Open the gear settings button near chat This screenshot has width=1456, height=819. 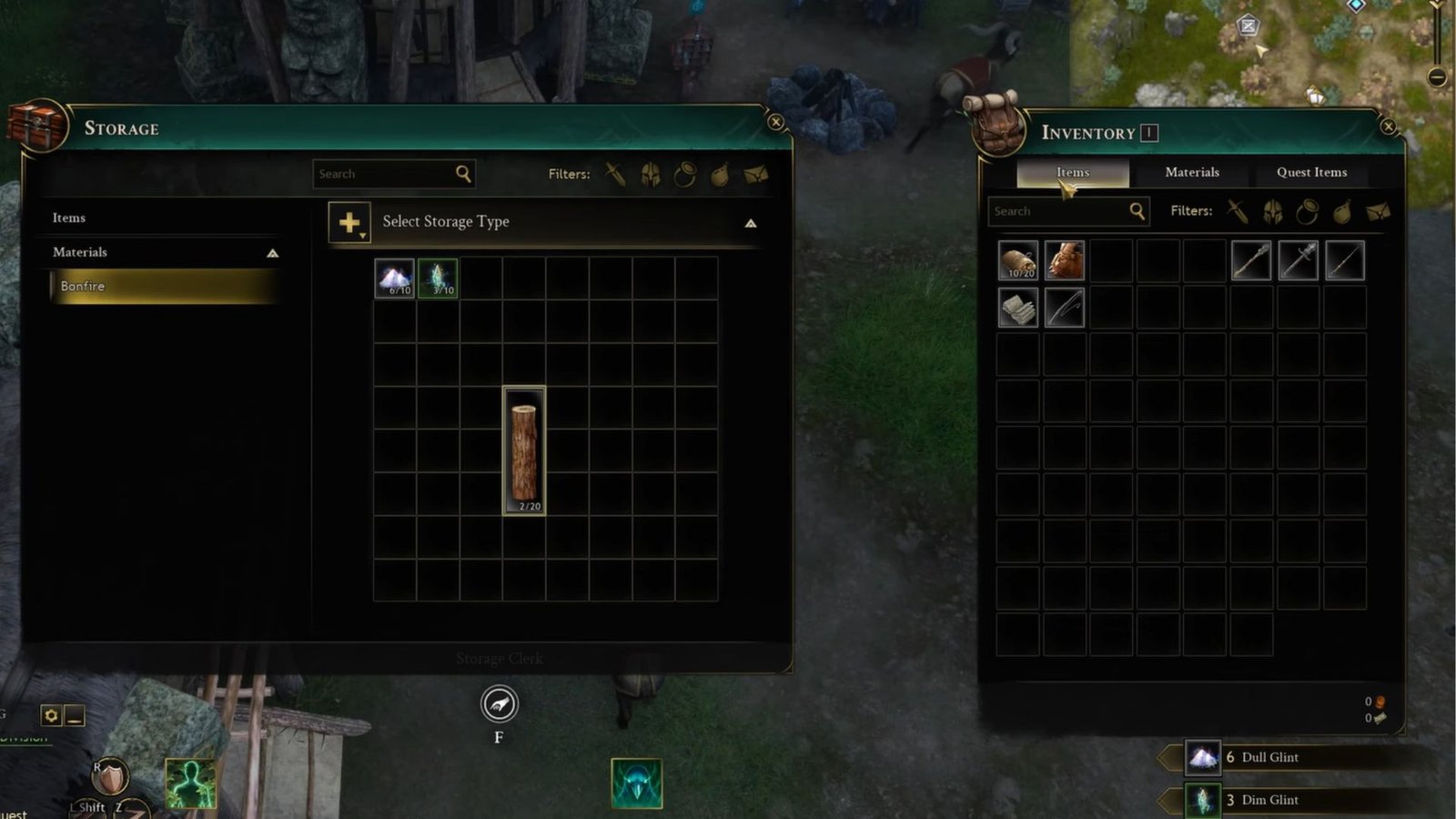point(51,716)
